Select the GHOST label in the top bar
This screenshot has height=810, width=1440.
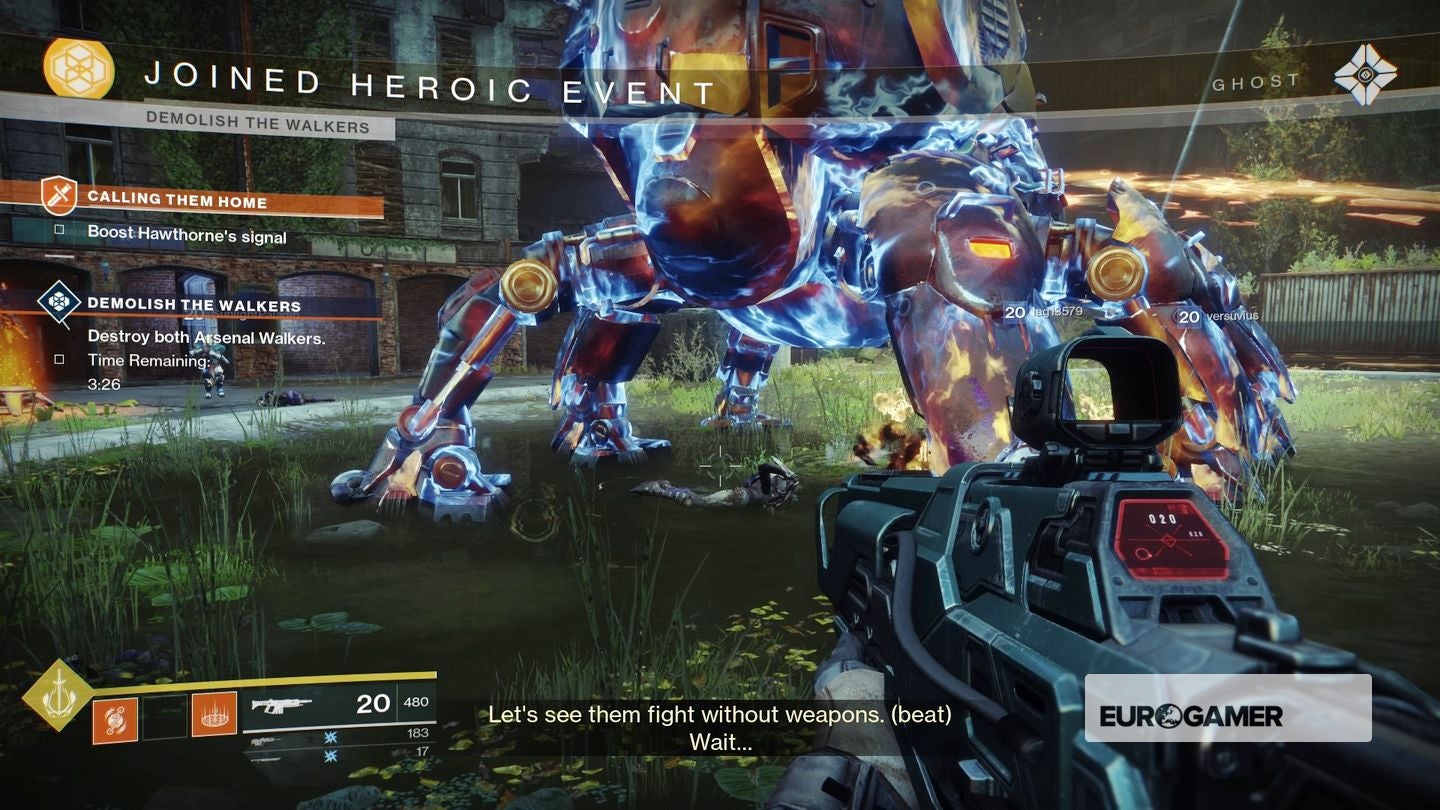coord(1255,82)
